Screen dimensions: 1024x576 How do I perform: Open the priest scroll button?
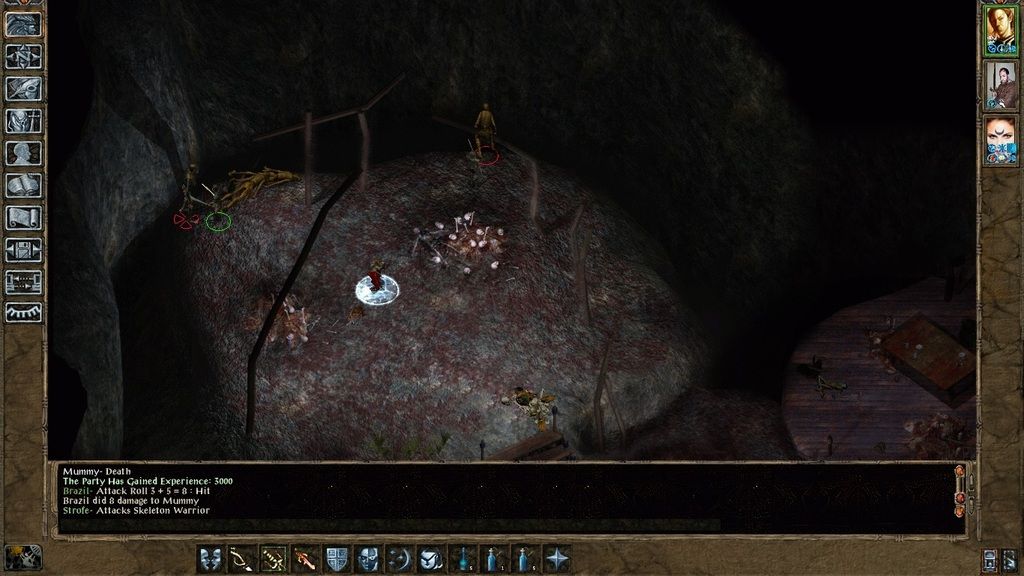point(23,217)
